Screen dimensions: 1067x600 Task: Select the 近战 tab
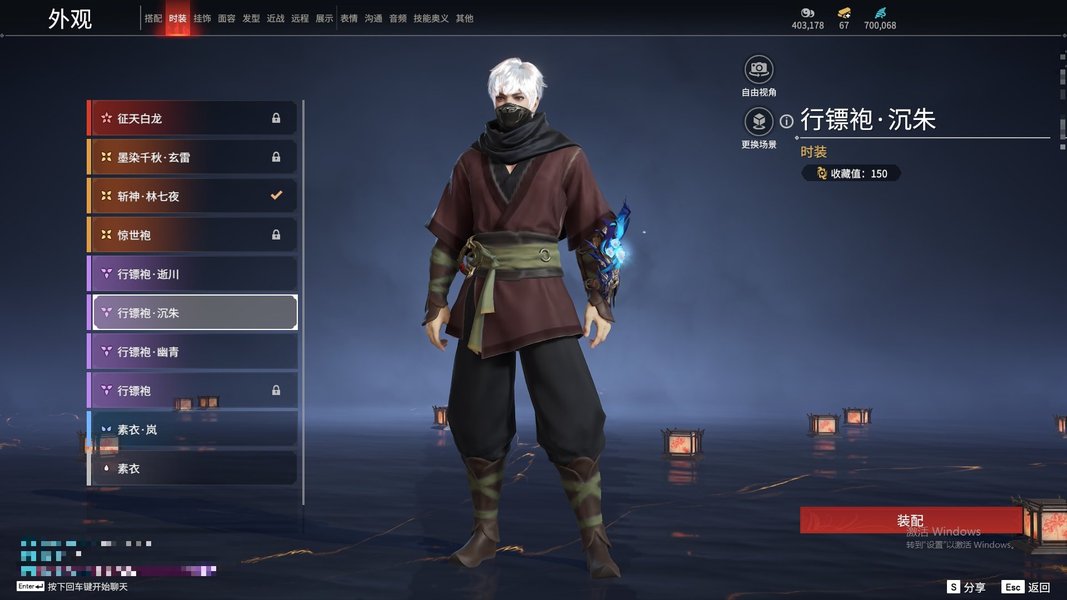coord(276,18)
